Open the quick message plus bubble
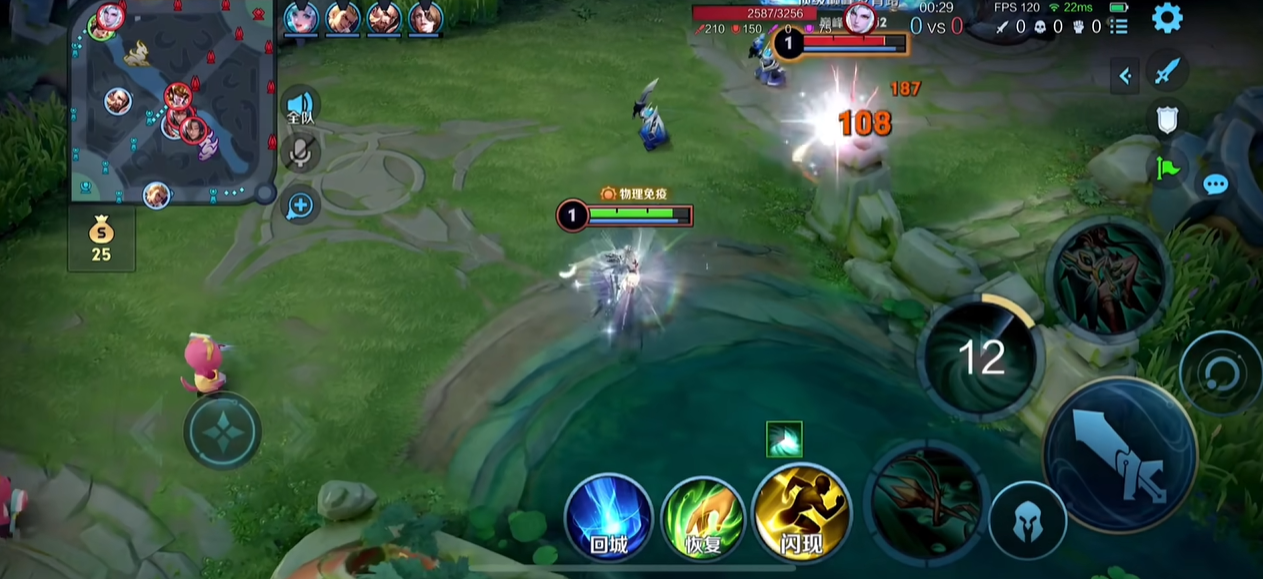 coord(300,205)
